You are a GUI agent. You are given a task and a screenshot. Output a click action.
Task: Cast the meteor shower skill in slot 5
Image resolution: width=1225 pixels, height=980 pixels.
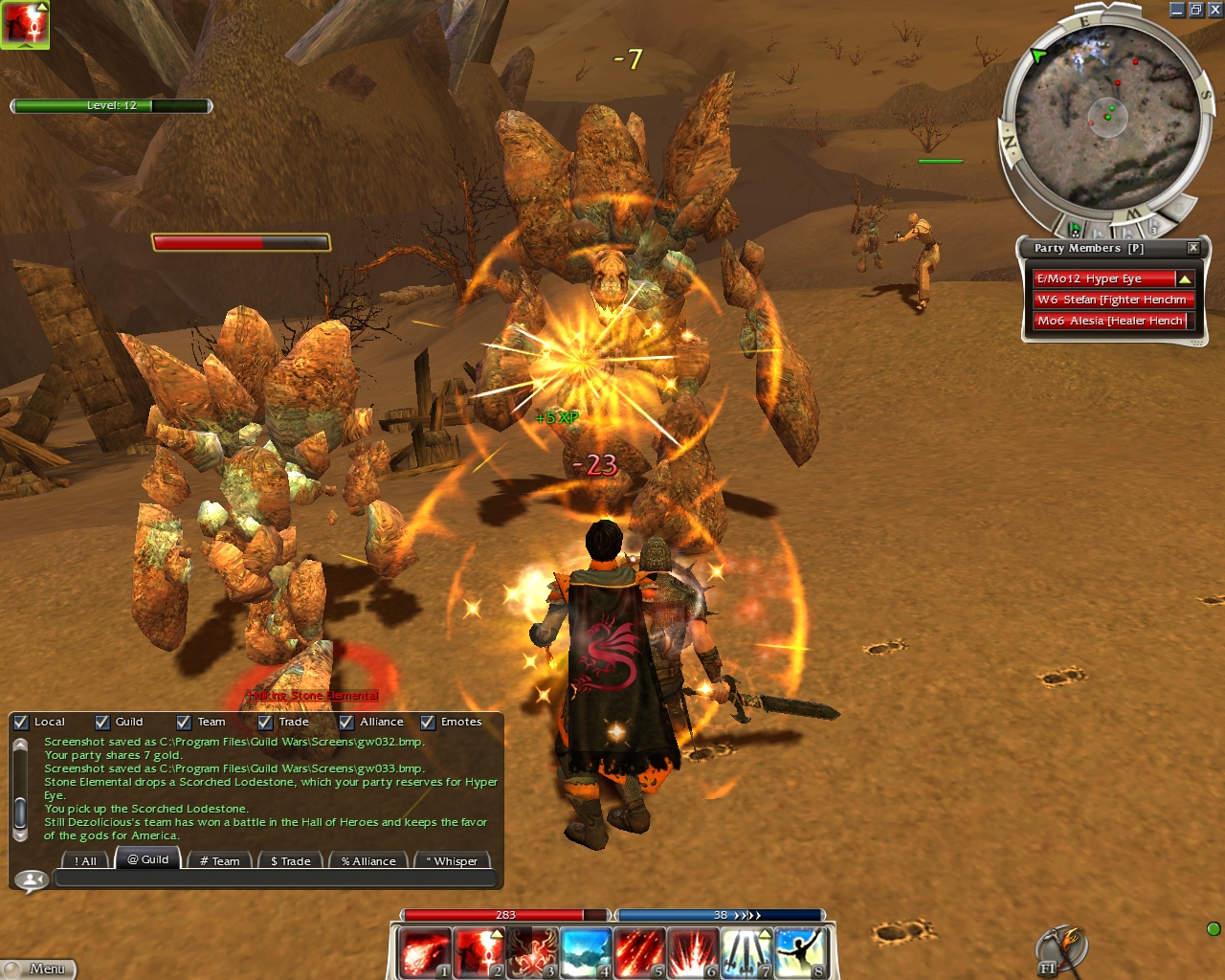[x=638, y=952]
